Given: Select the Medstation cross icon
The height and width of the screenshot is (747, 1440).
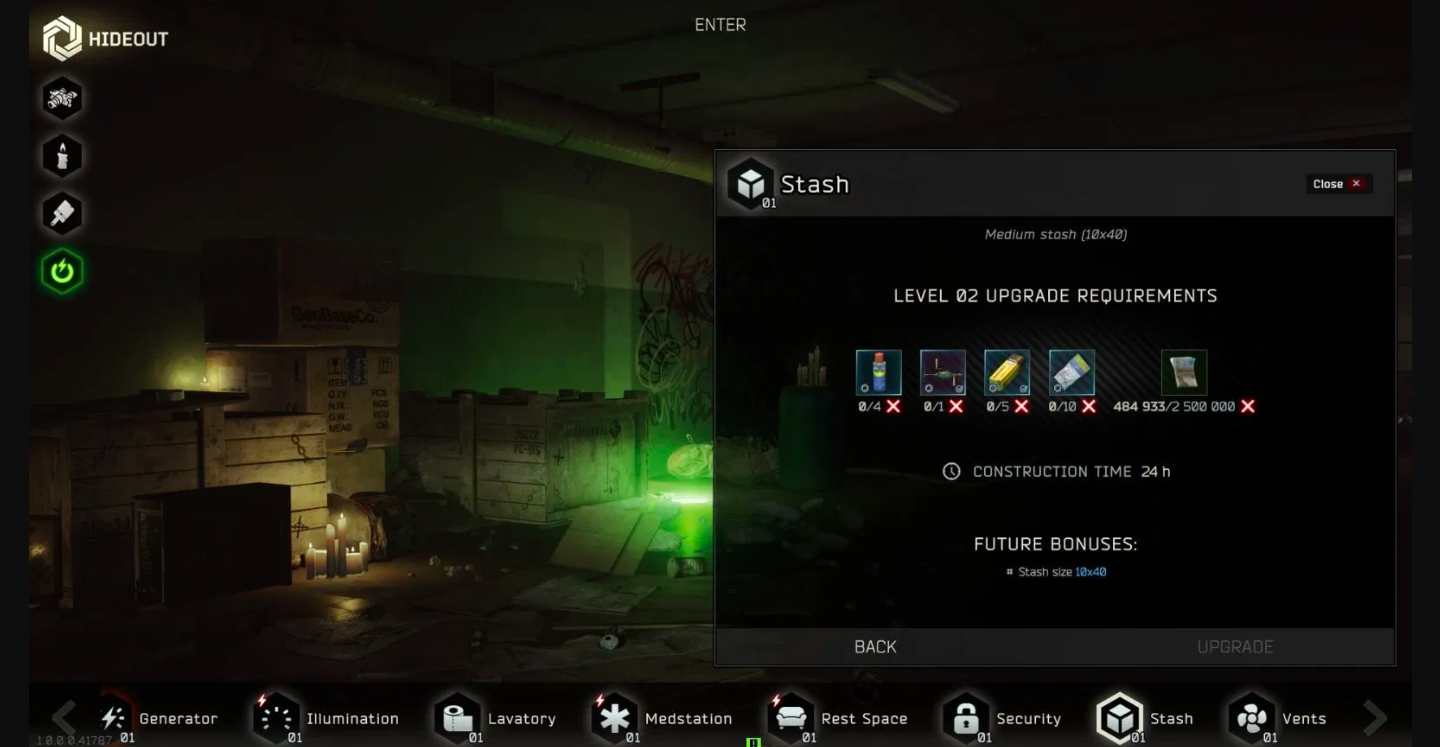Looking at the screenshot, I should coord(615,718).
